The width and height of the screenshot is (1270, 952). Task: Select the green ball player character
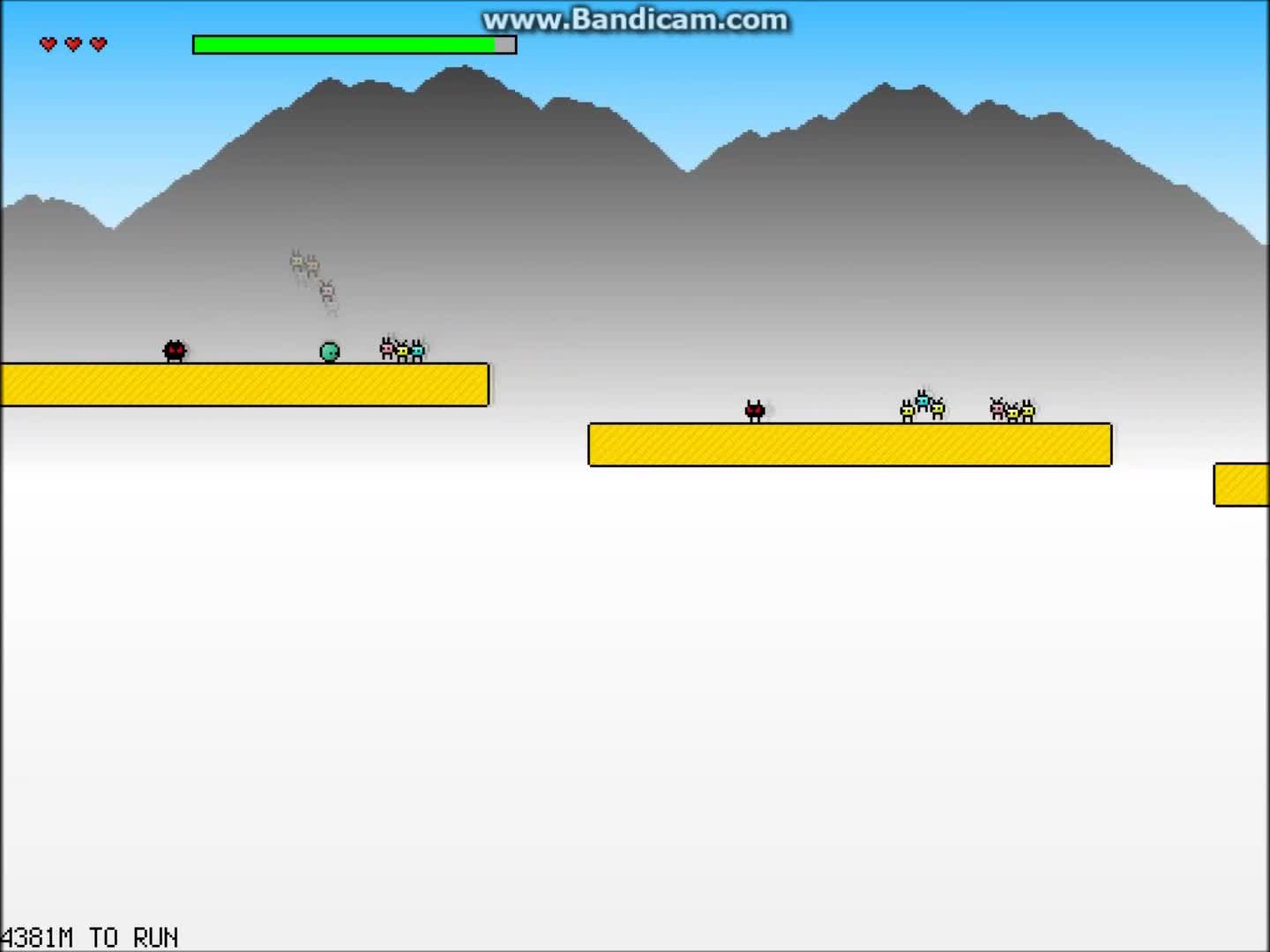coord(329,351)
